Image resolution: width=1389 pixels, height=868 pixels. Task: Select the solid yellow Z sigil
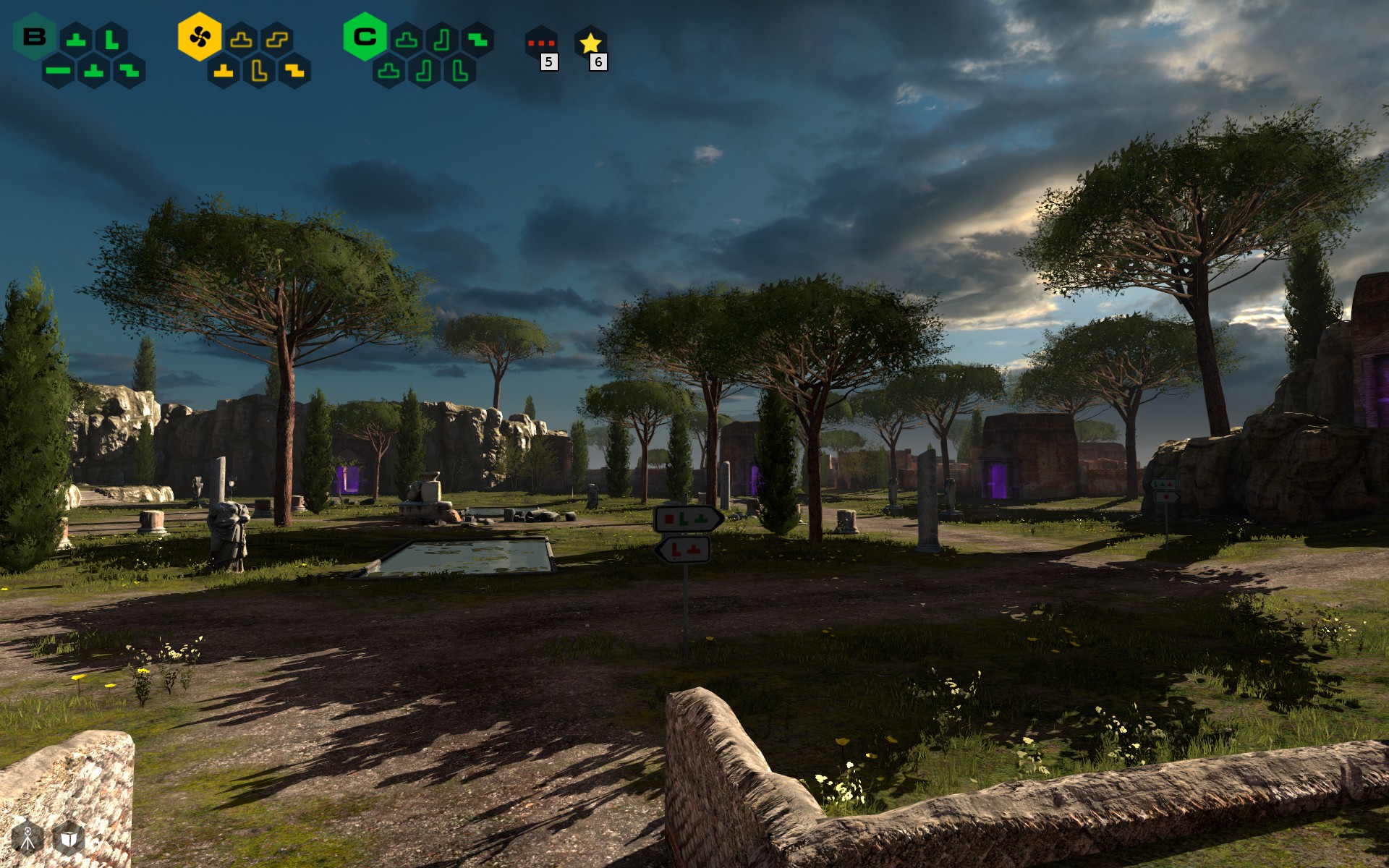[x=294, y=71]
